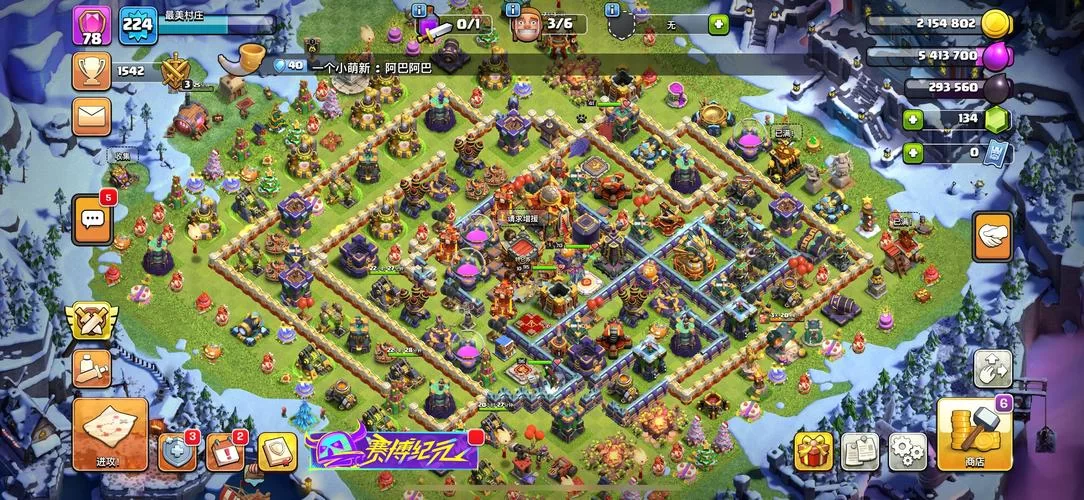Toggle the layout editor hand-arrows button
1084x500 pixels.
pos(992,369)
